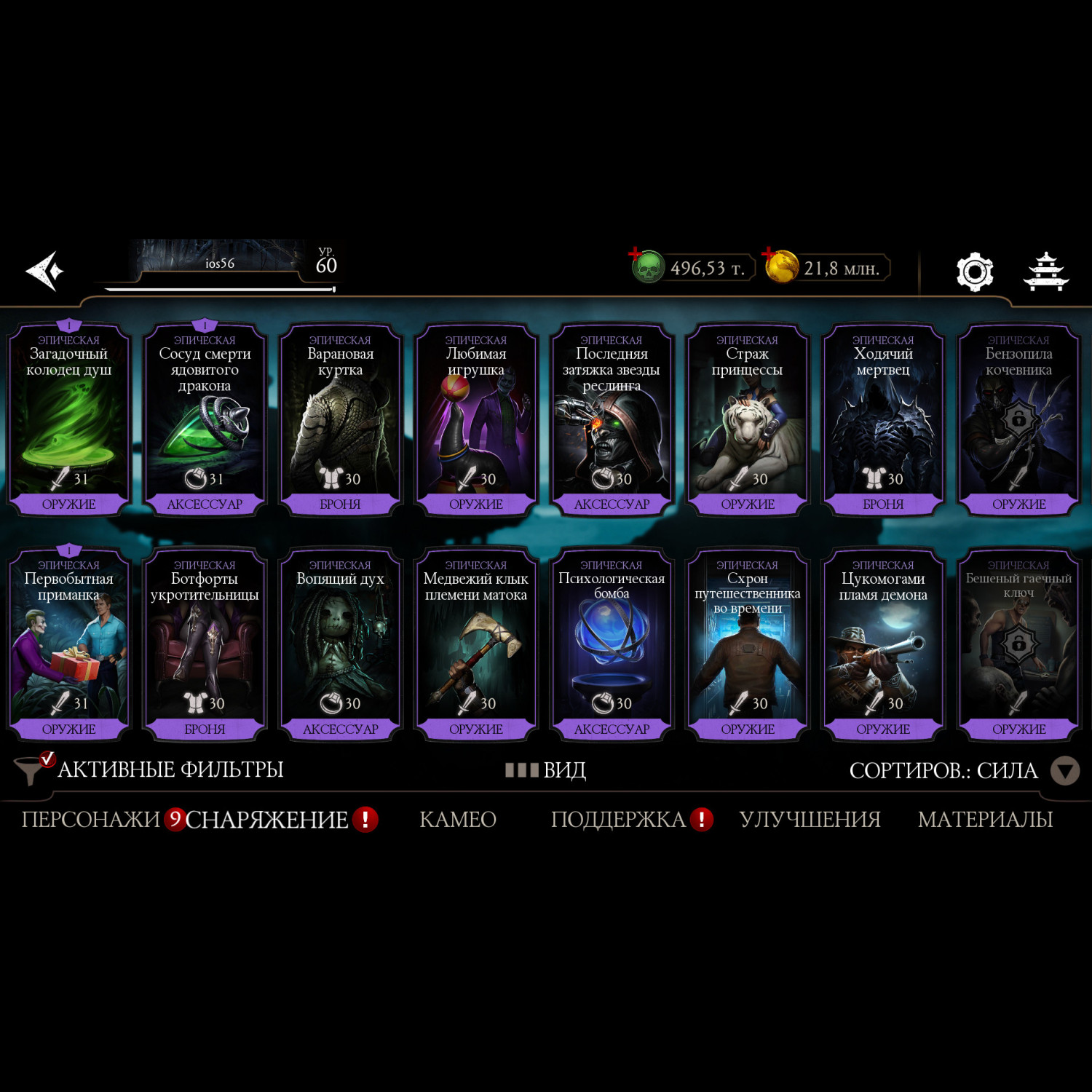This screenshot has height=1092, width=1092.
Task: Select the Загадочный колодец душ card
Action: pos(69,420)
